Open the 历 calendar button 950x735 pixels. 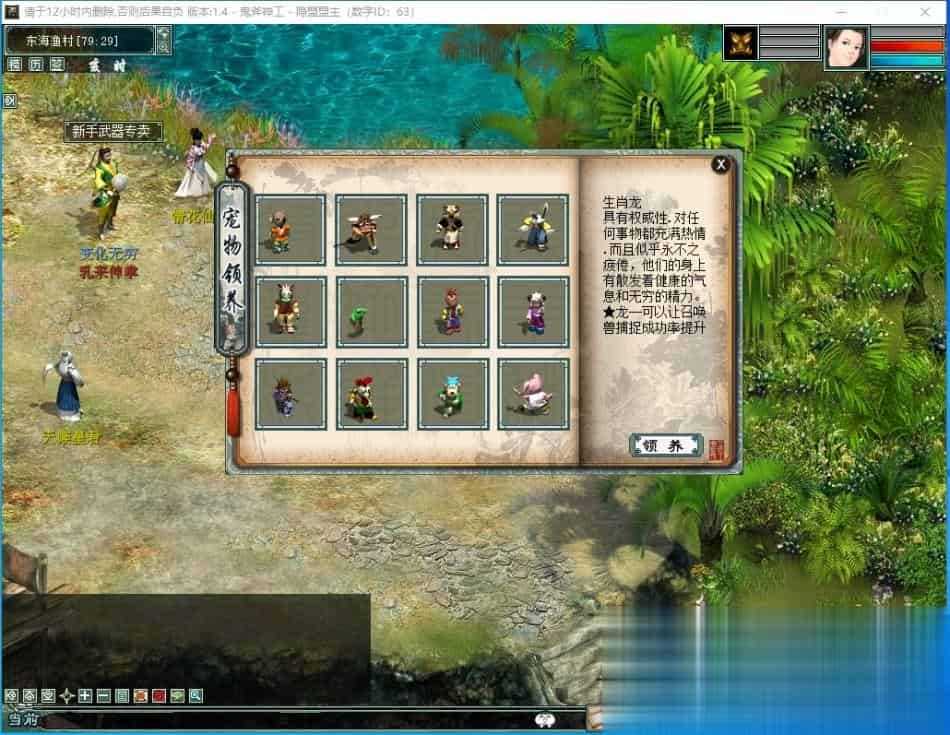(35, 64)
